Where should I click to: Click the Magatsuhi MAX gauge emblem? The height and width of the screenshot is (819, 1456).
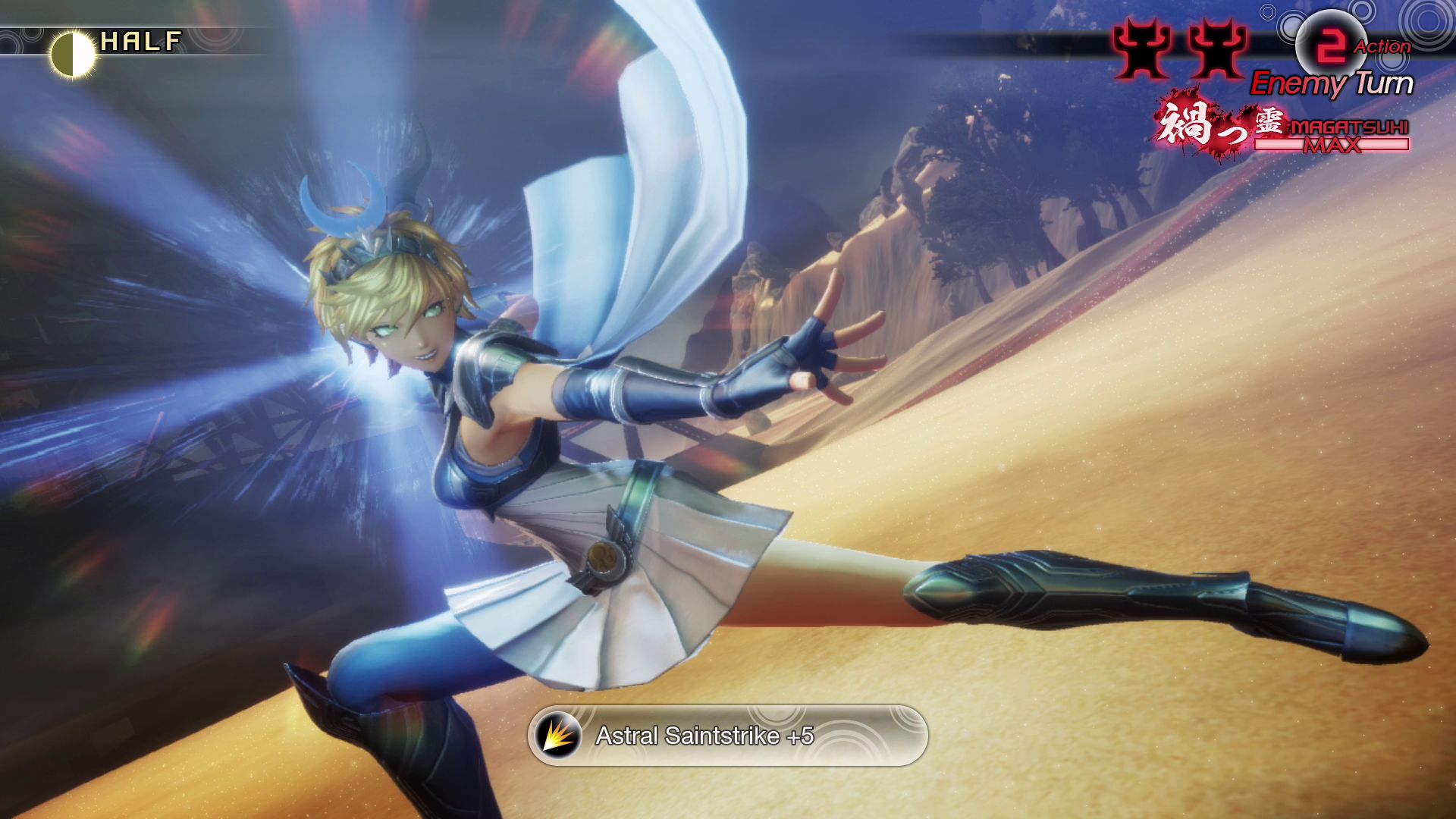coord(1282,127)
